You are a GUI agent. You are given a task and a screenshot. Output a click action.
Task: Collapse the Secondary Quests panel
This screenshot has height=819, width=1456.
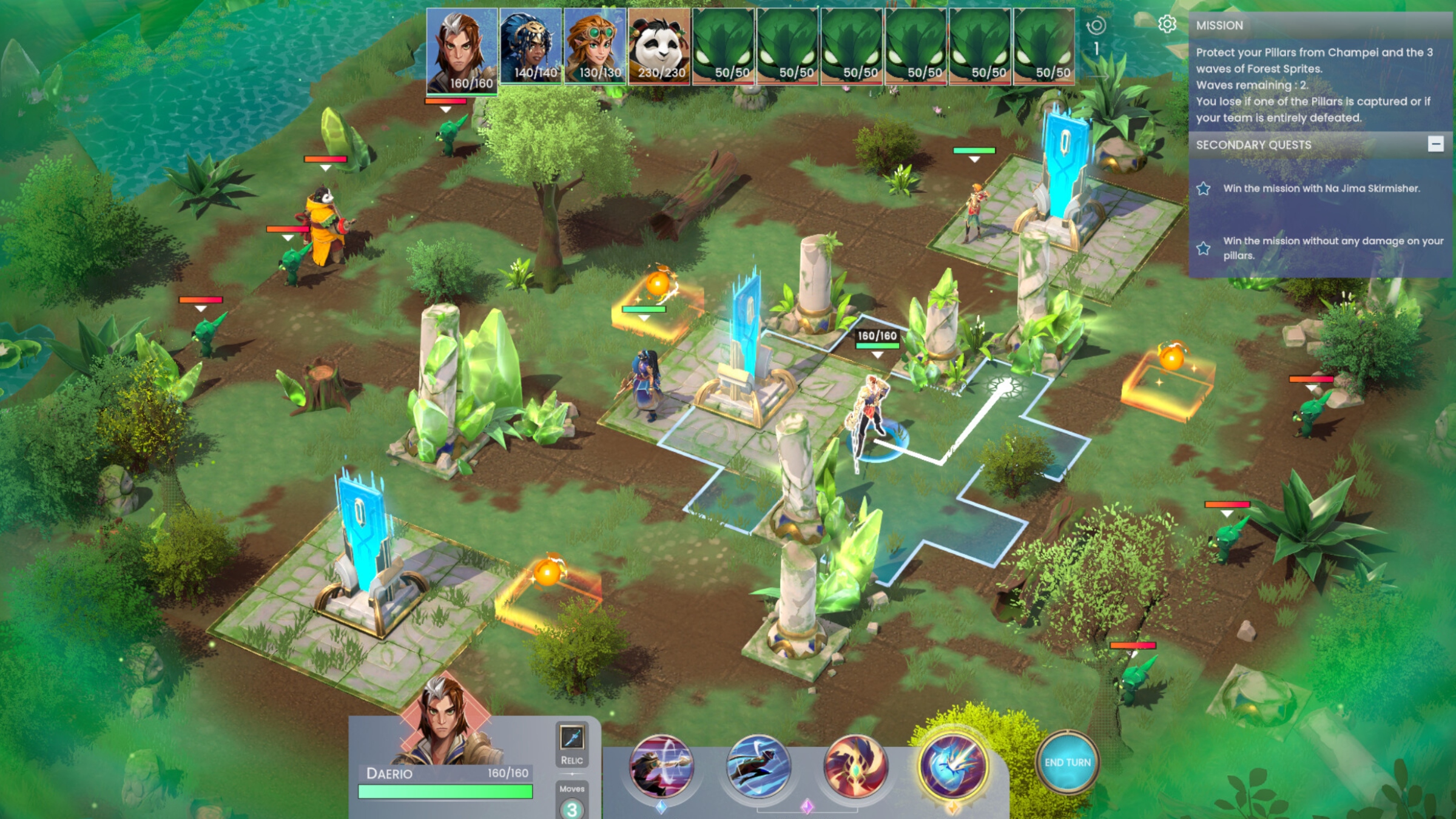(1435, 144)
